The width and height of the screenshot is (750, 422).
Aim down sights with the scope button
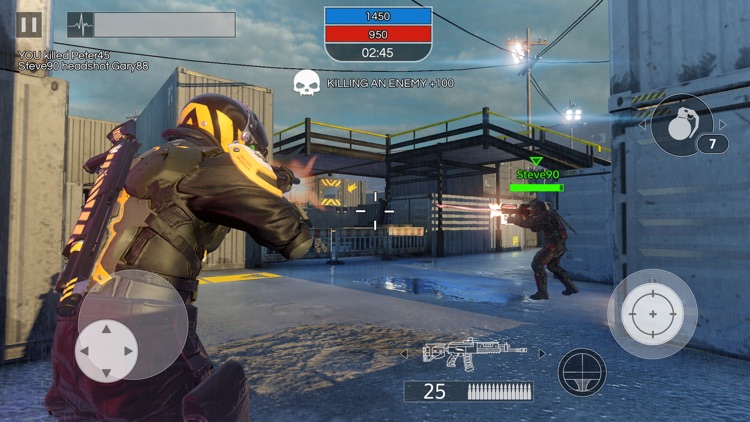pyautogui.click(x=582, y=372)
